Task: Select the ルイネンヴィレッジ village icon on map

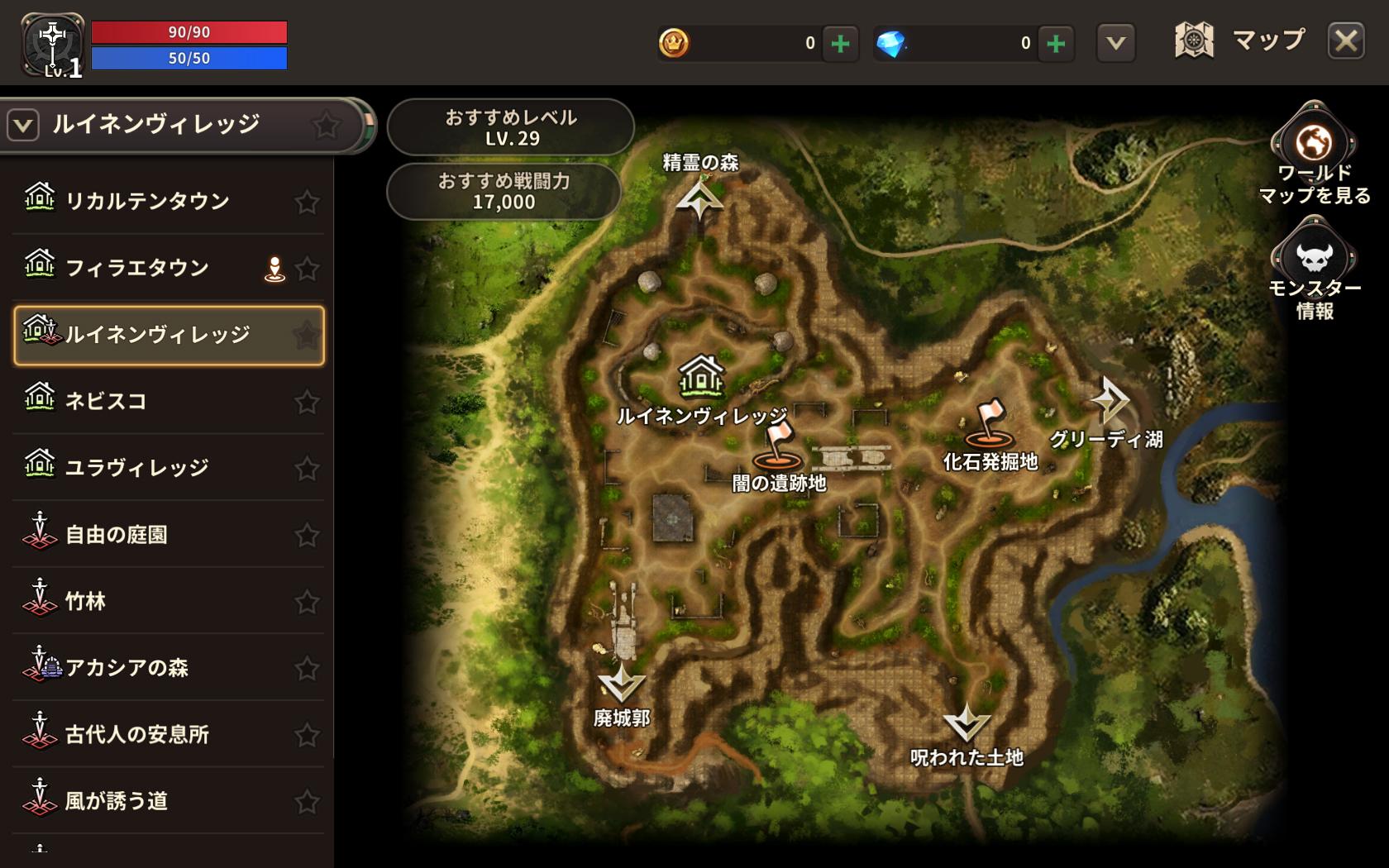Action: tap(701, 376)
